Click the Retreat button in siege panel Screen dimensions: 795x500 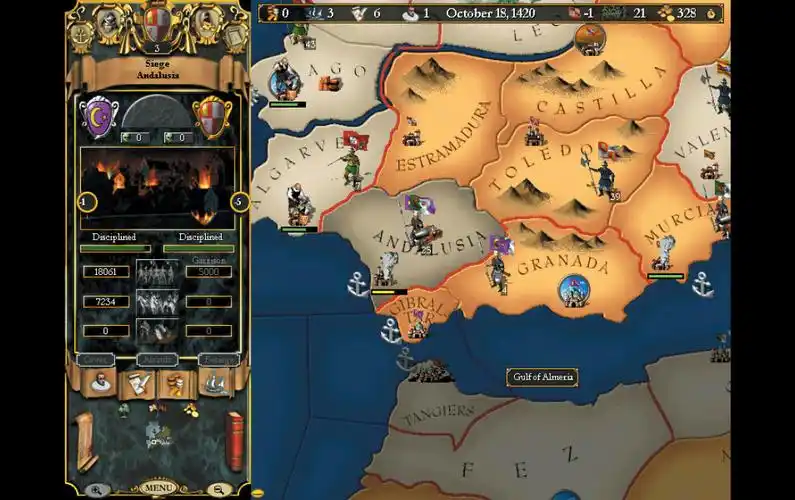[218, 360]
